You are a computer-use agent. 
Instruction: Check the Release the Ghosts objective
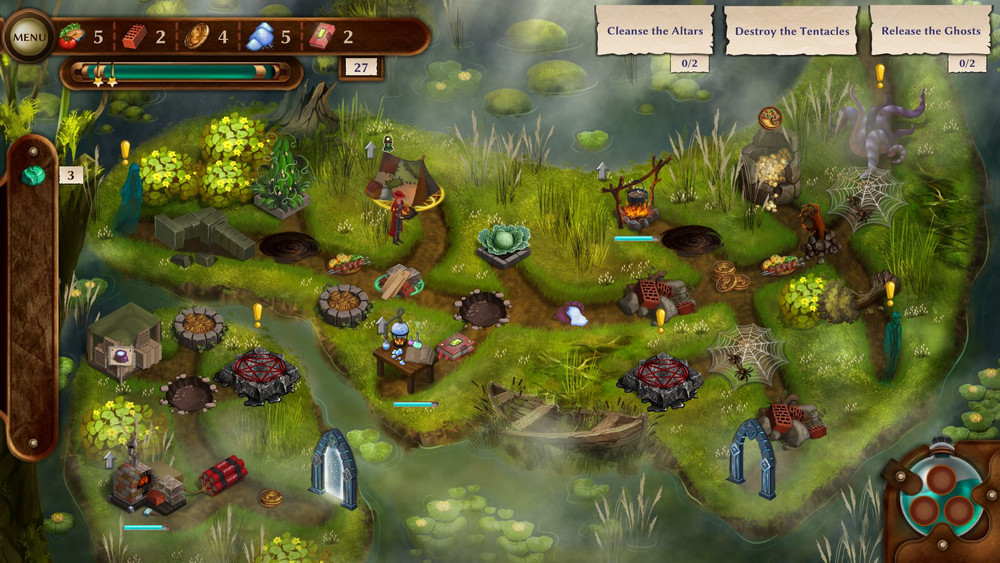coord(930,31)
